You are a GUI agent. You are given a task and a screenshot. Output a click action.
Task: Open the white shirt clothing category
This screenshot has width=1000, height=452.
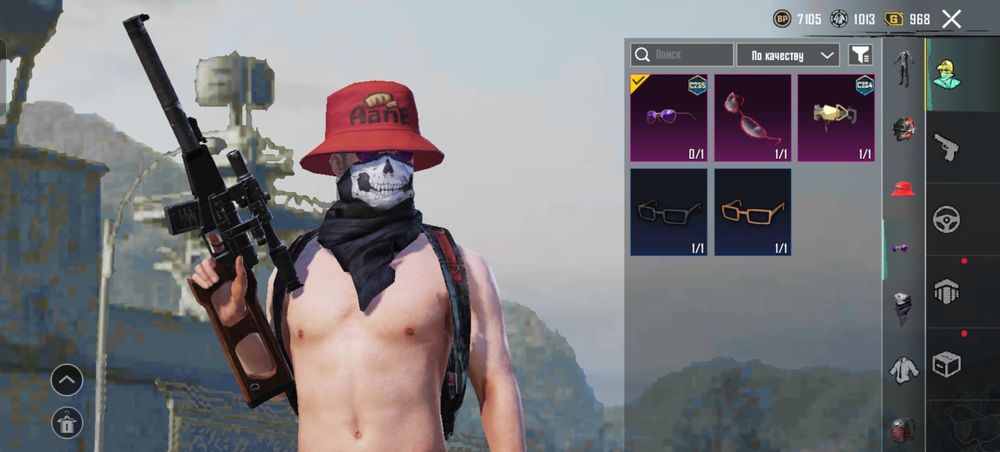click(x=904, y=370)
